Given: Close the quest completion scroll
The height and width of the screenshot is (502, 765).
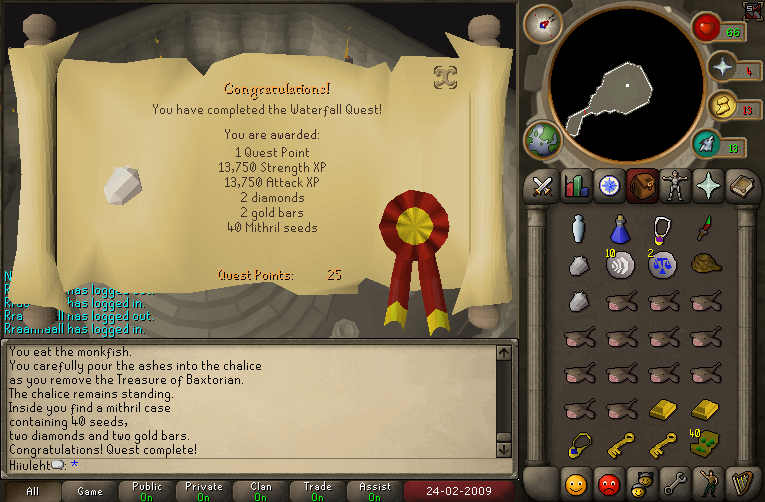Looking at the screenshot, I should coord(445,77).
